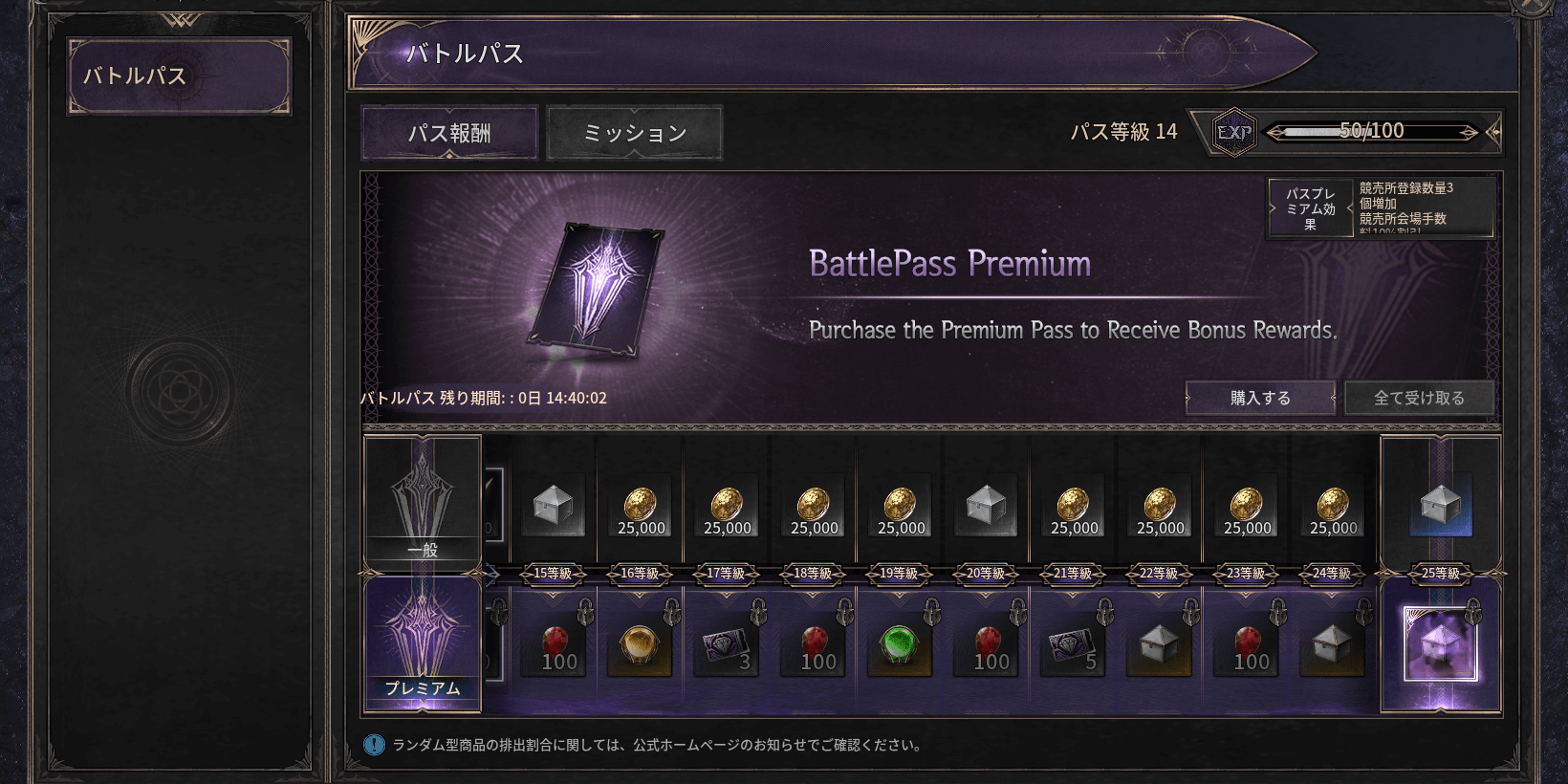The image size is (1568, 784).
Task: Click the EXP progress bar showing 50/100
Action: (x=1373, y=131)
